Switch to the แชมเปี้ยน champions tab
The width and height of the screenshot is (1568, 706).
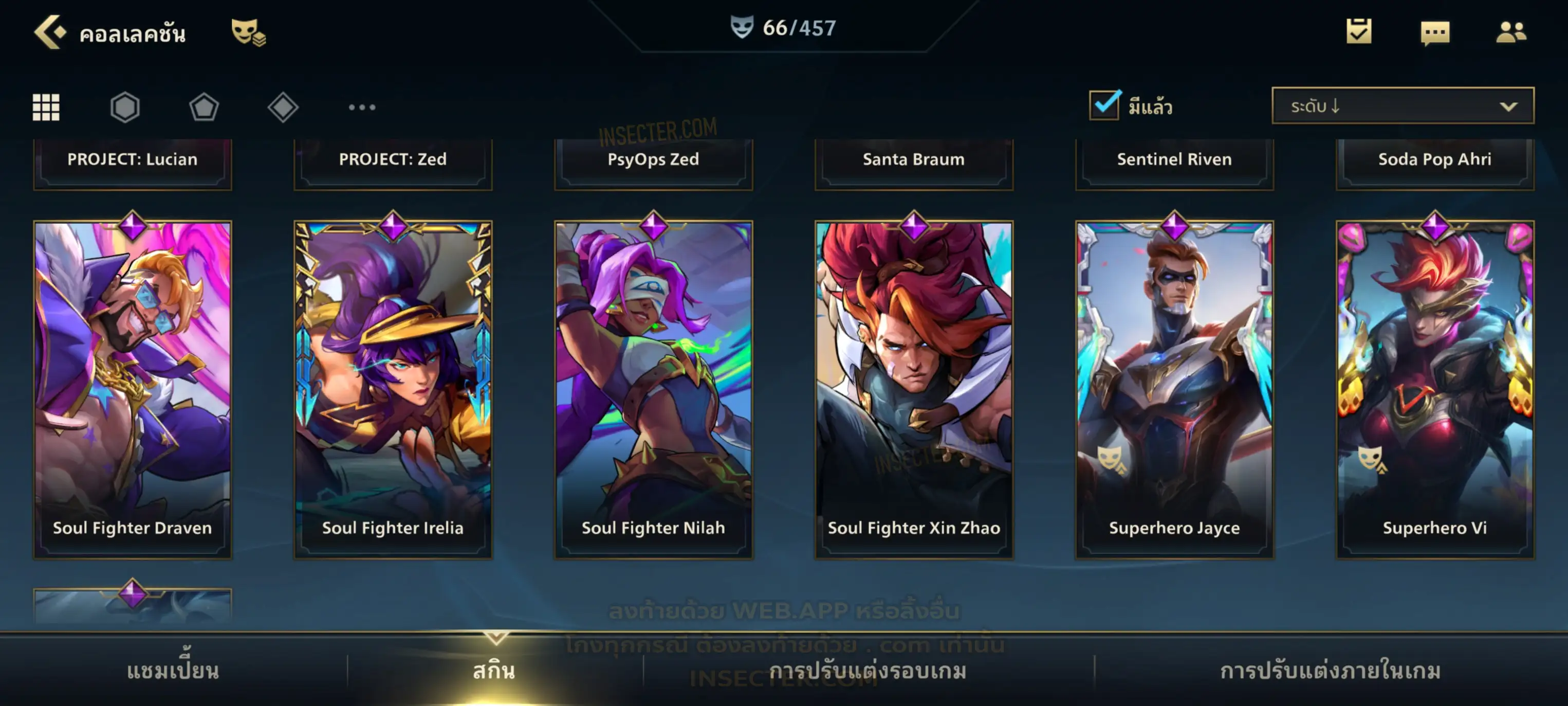[173, 671]
